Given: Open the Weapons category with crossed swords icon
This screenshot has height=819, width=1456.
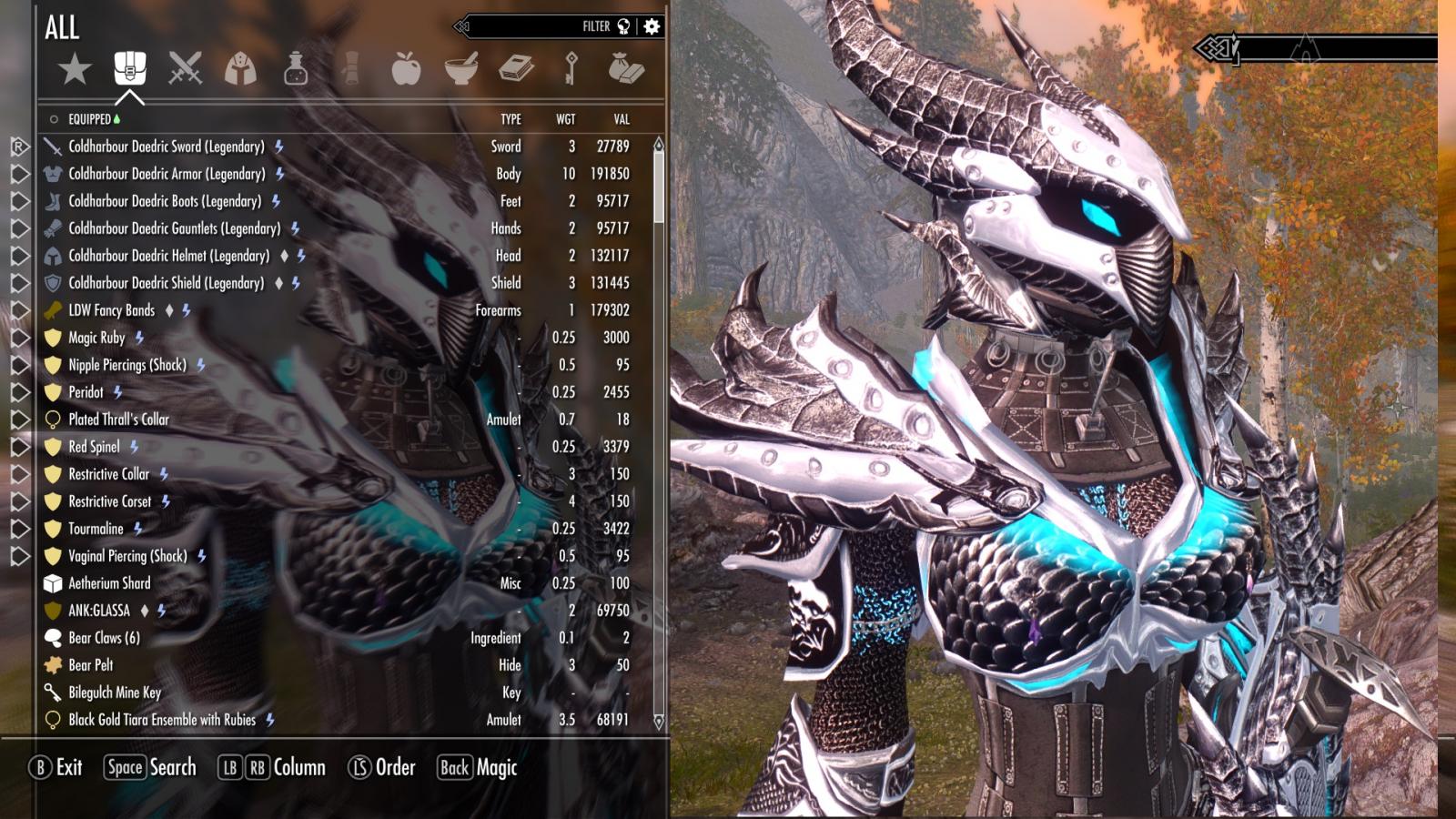Looking at the screenshot, I should [185, 68].
